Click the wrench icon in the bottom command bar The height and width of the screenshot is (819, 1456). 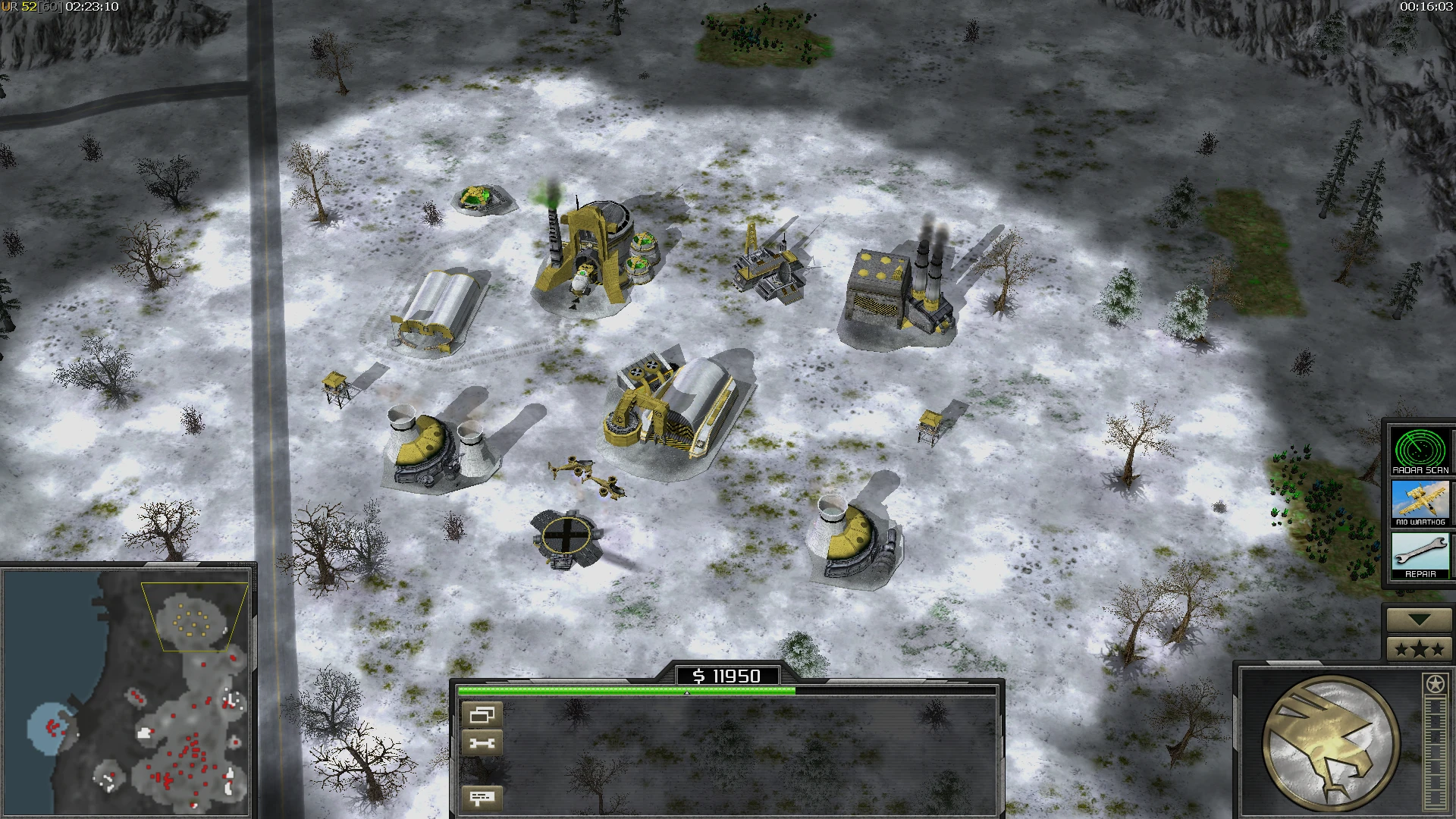tap(484, 742)
